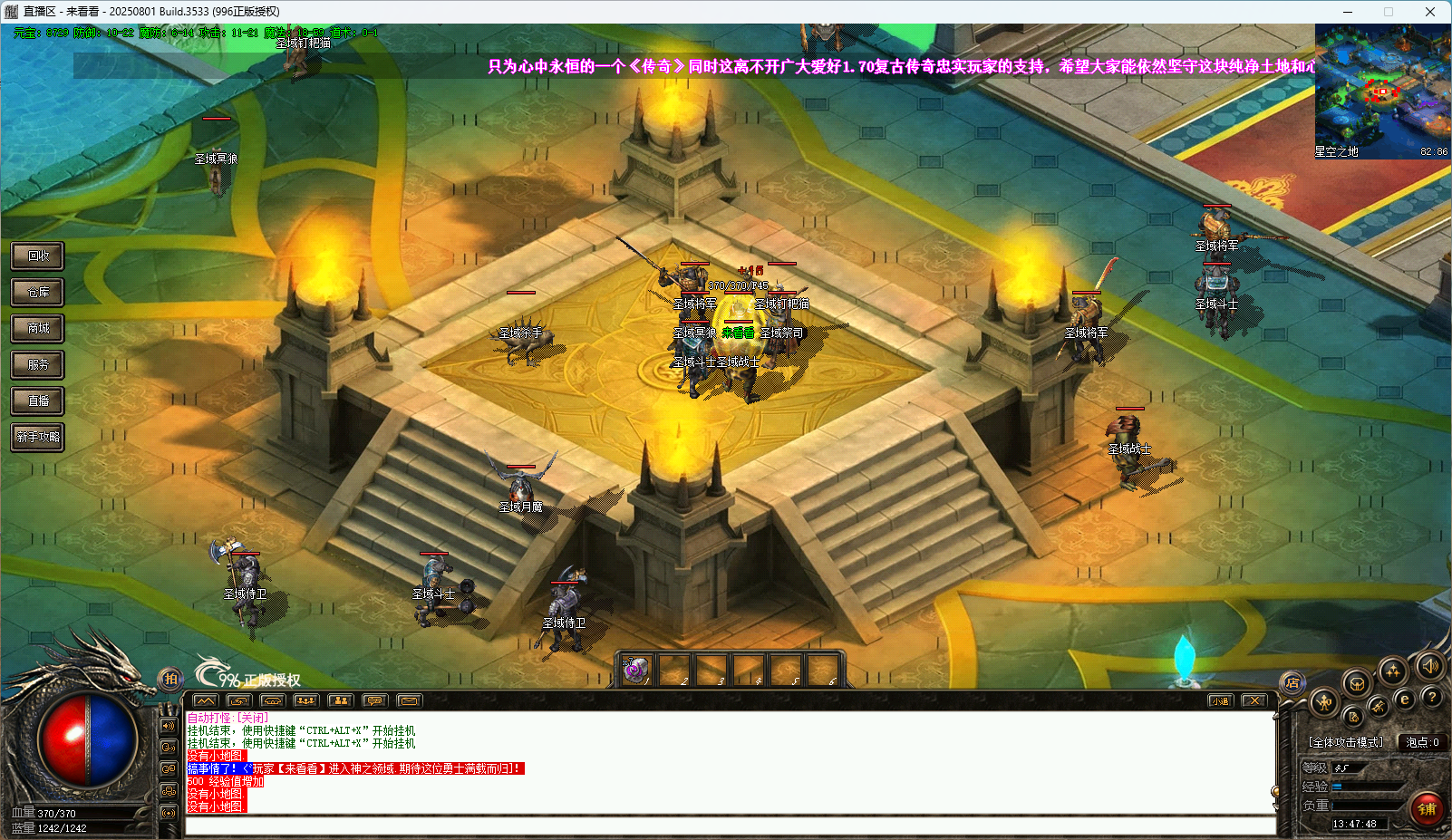Open the bag inventory icon
This screenshot has height=840, width=1452.
(1357, 684)
